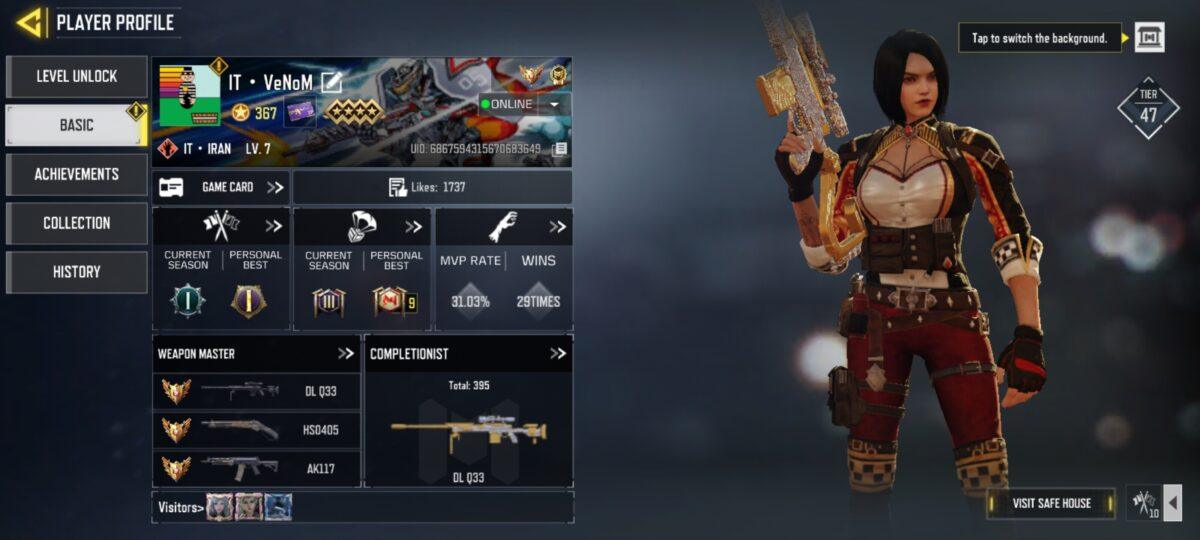Copy the player UID
The height and width of the screenshot is (540, 1200).
point(560,149)
